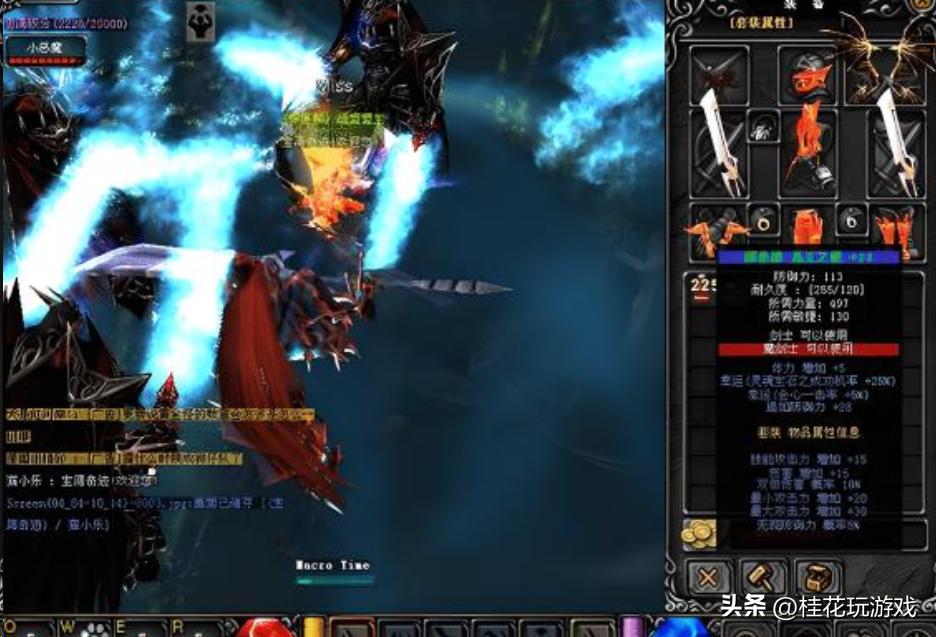Click the flaming chest armor slot
936x637 pixels.
point(807,150)
